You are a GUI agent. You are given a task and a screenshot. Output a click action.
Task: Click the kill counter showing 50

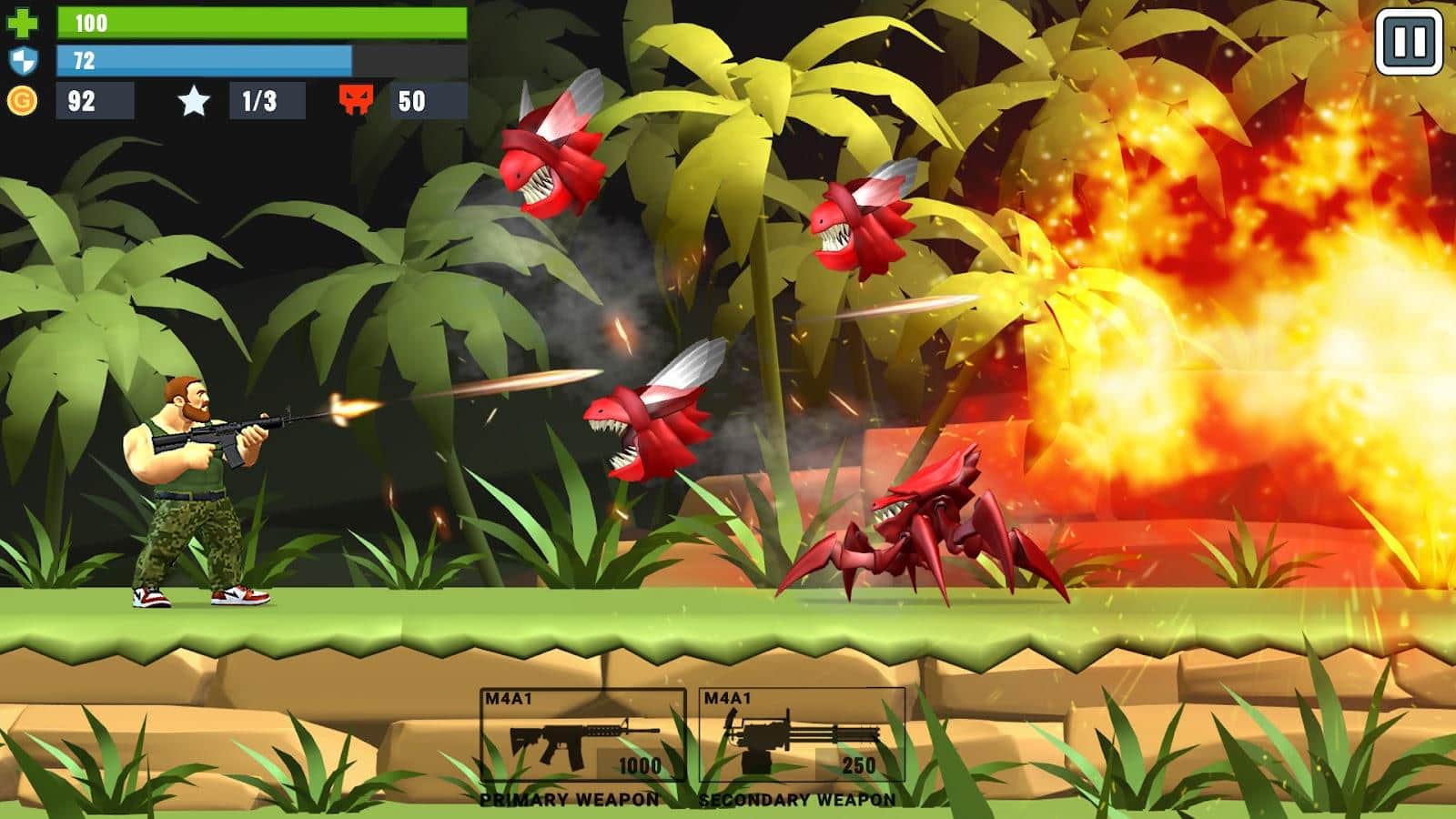click(x=411, y=100)
